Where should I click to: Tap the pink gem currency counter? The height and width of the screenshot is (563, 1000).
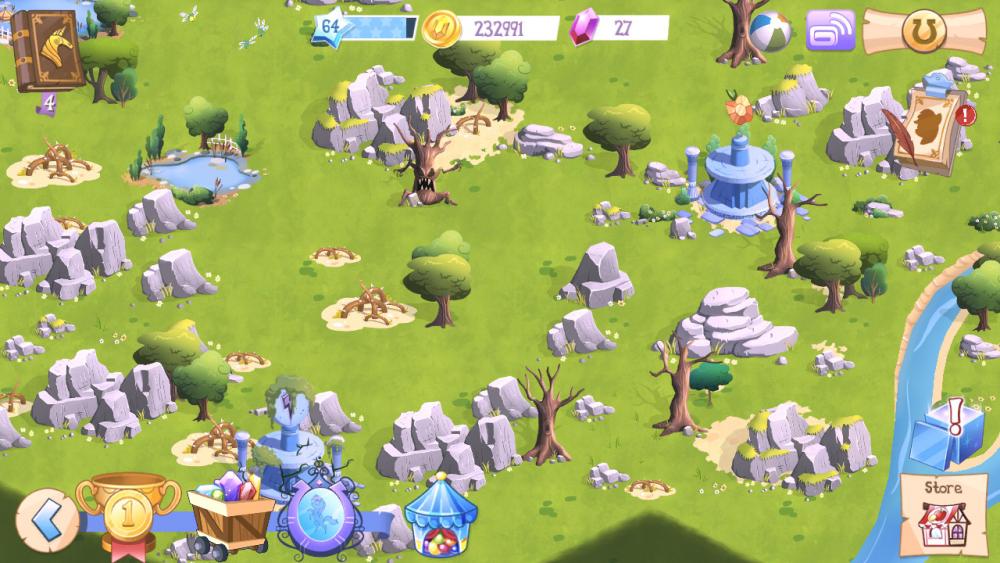click(618, 28)
